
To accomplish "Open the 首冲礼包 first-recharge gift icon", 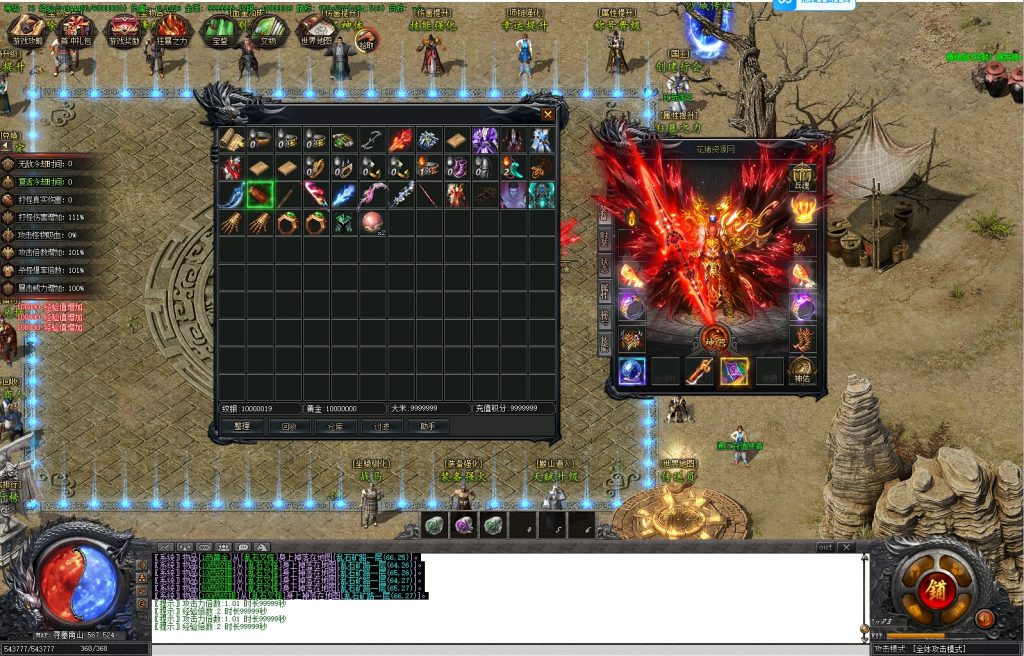I will pos(75,28).
